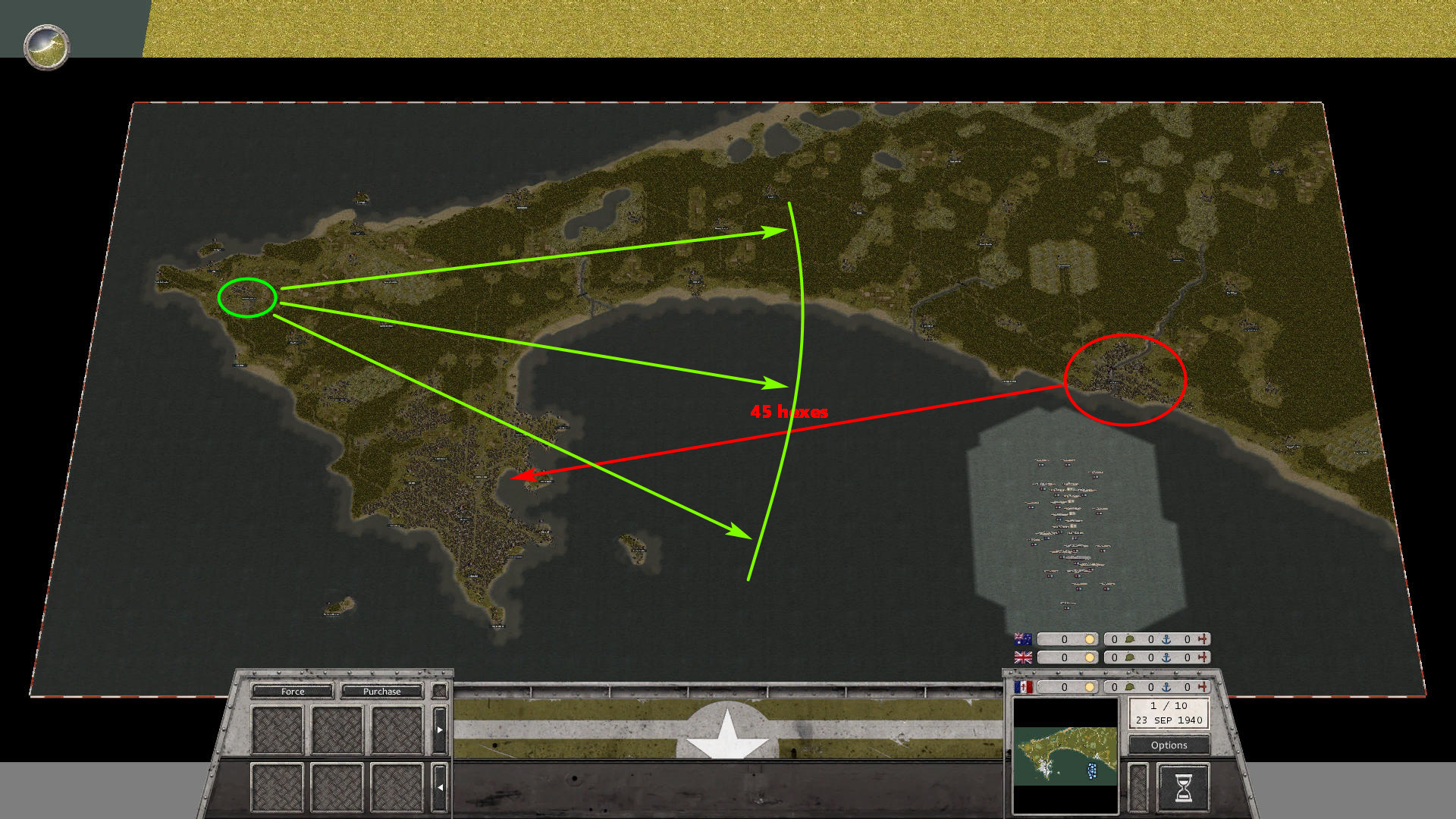Click the aircraft icon in the Australian row

pyautogui.click(x=1203, y=639)
